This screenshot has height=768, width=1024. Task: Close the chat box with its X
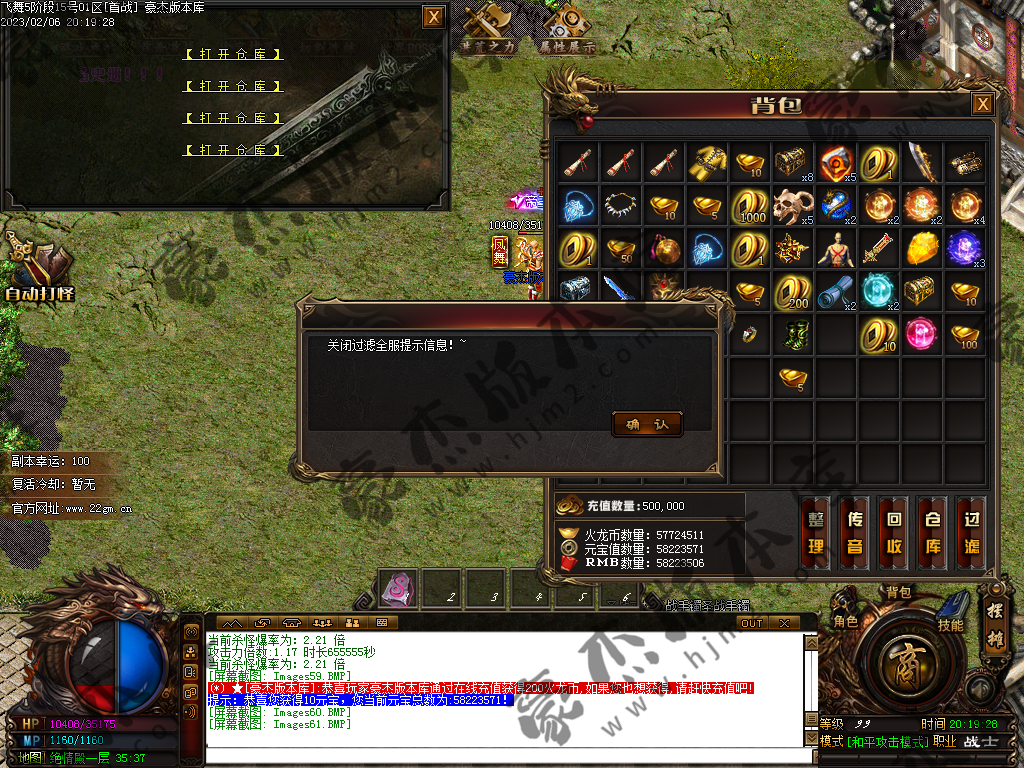[x=785, y=623]
